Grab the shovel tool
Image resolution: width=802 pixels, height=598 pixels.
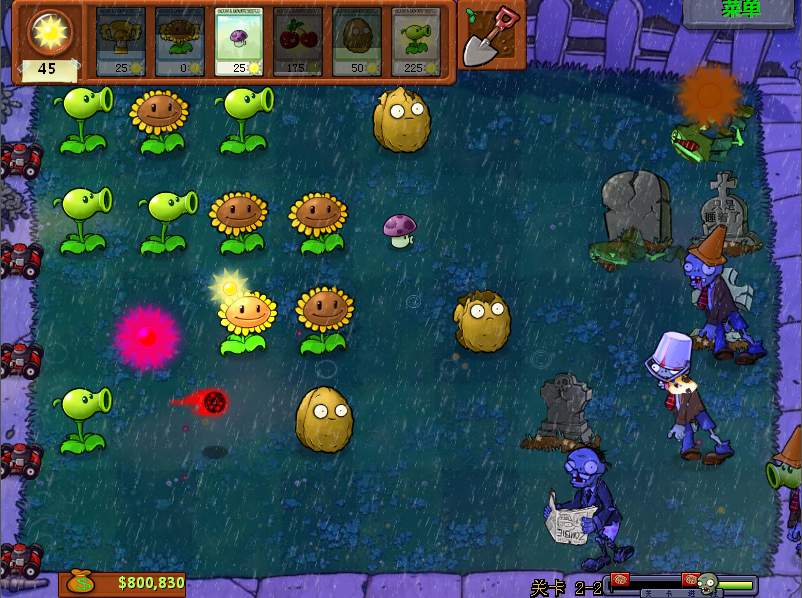coord(492,36)
